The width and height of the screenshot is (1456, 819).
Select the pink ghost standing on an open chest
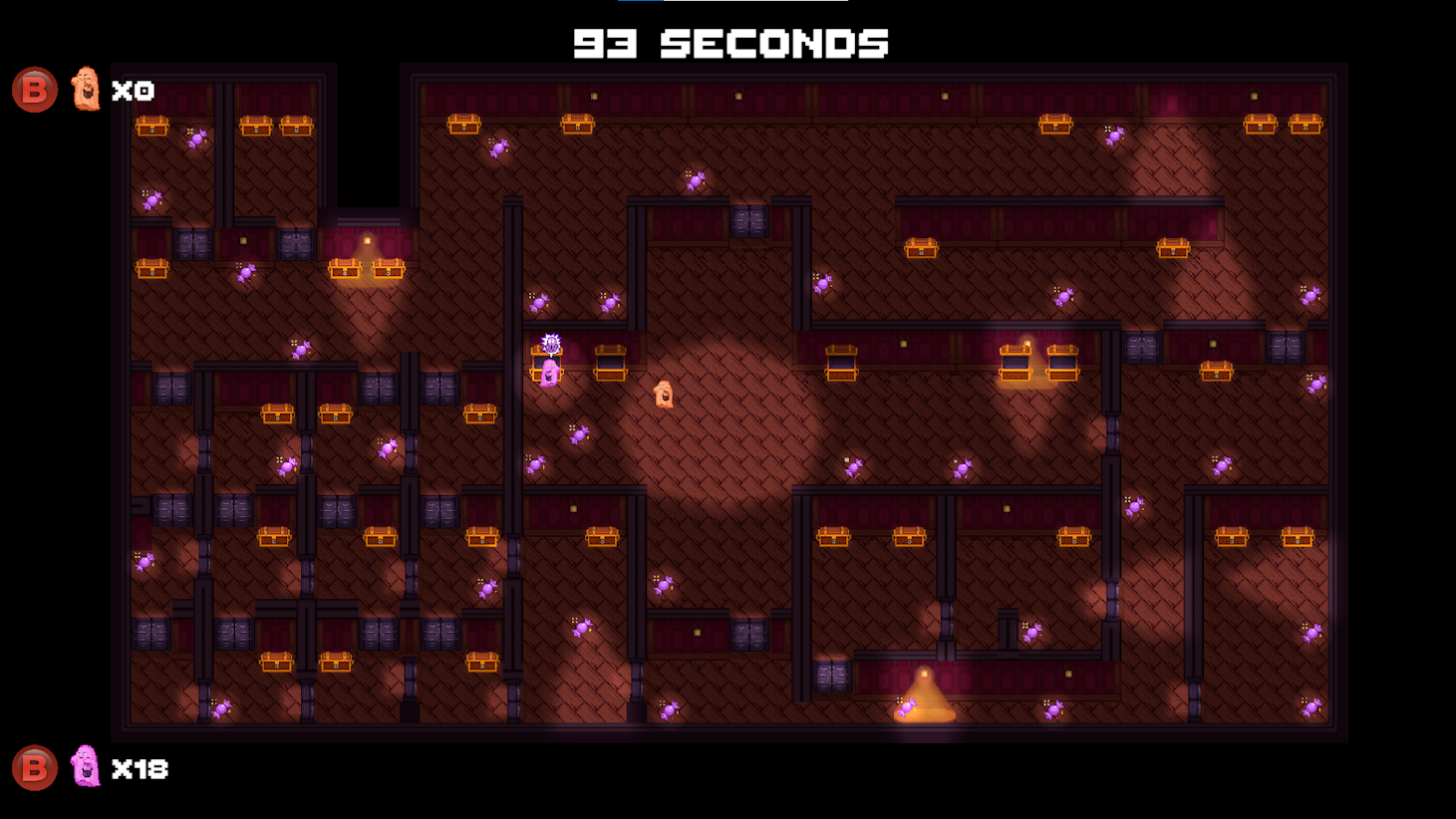tap(549, 374)
